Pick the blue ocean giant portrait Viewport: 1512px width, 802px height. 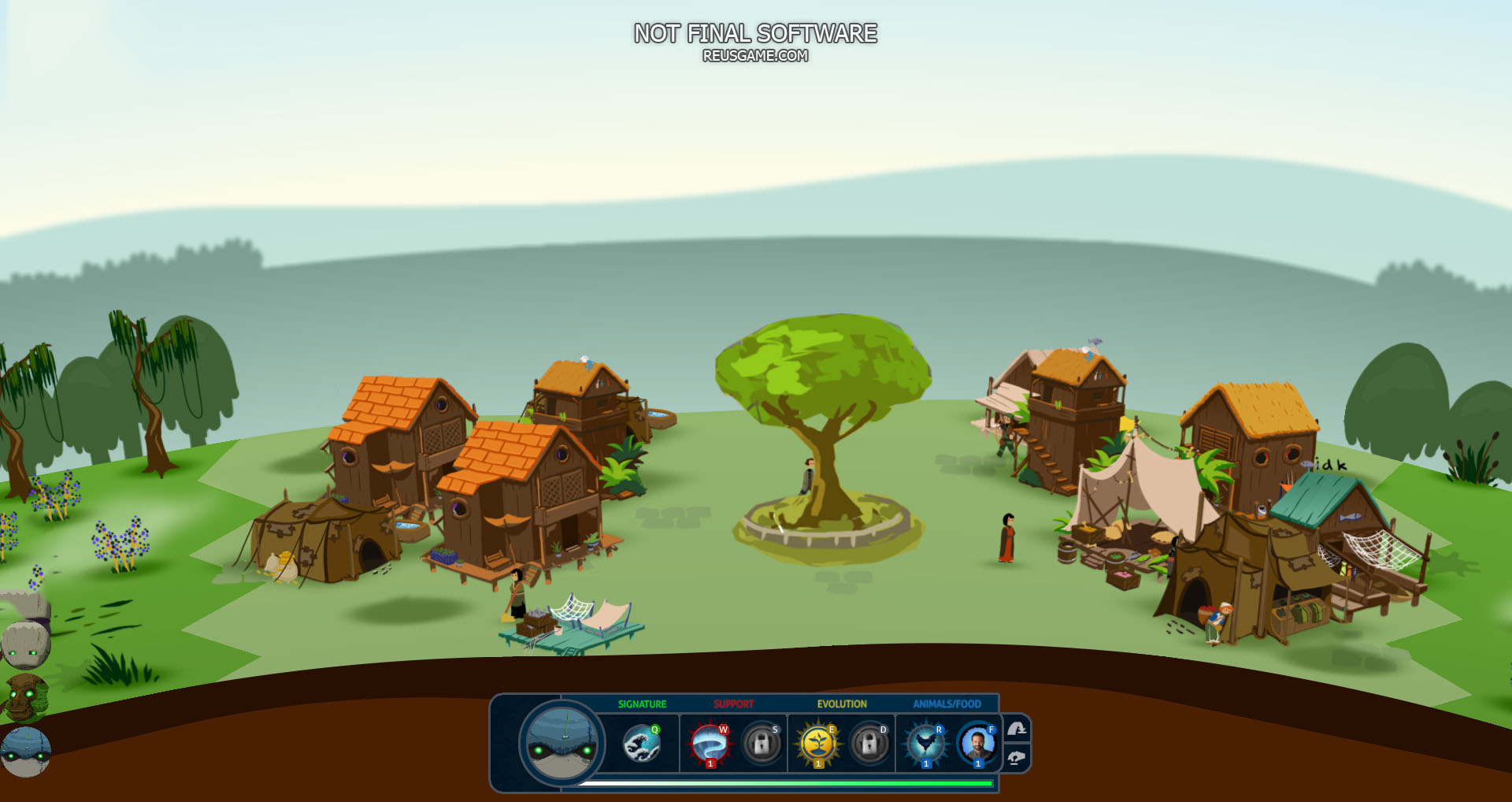pyautogui.click(x=26, y=752)
